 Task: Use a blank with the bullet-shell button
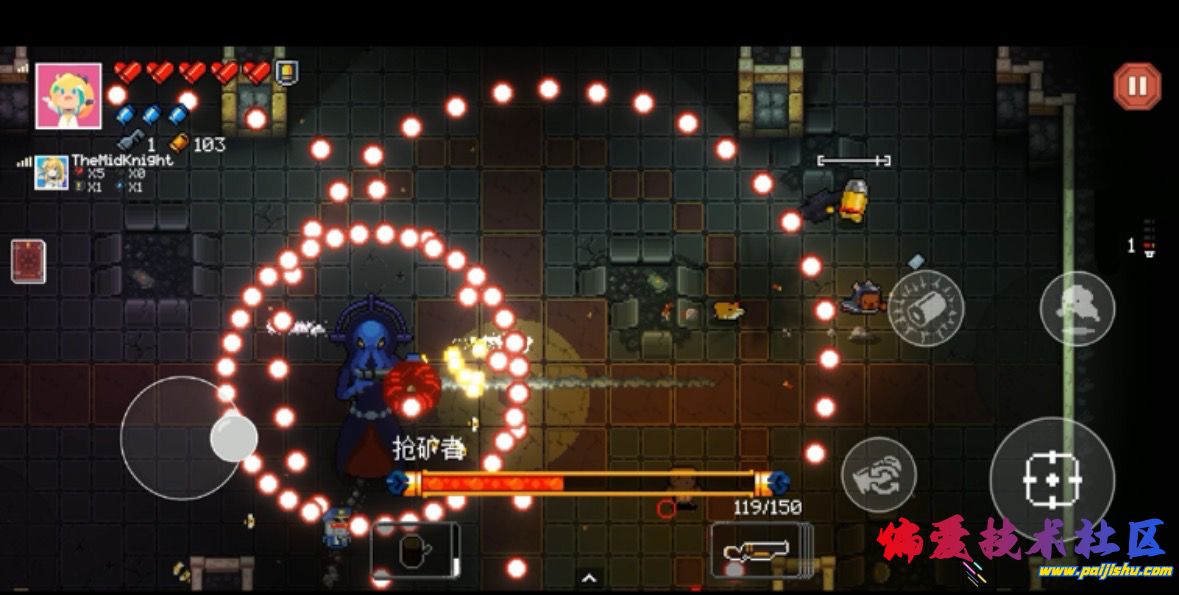(925, 310)
